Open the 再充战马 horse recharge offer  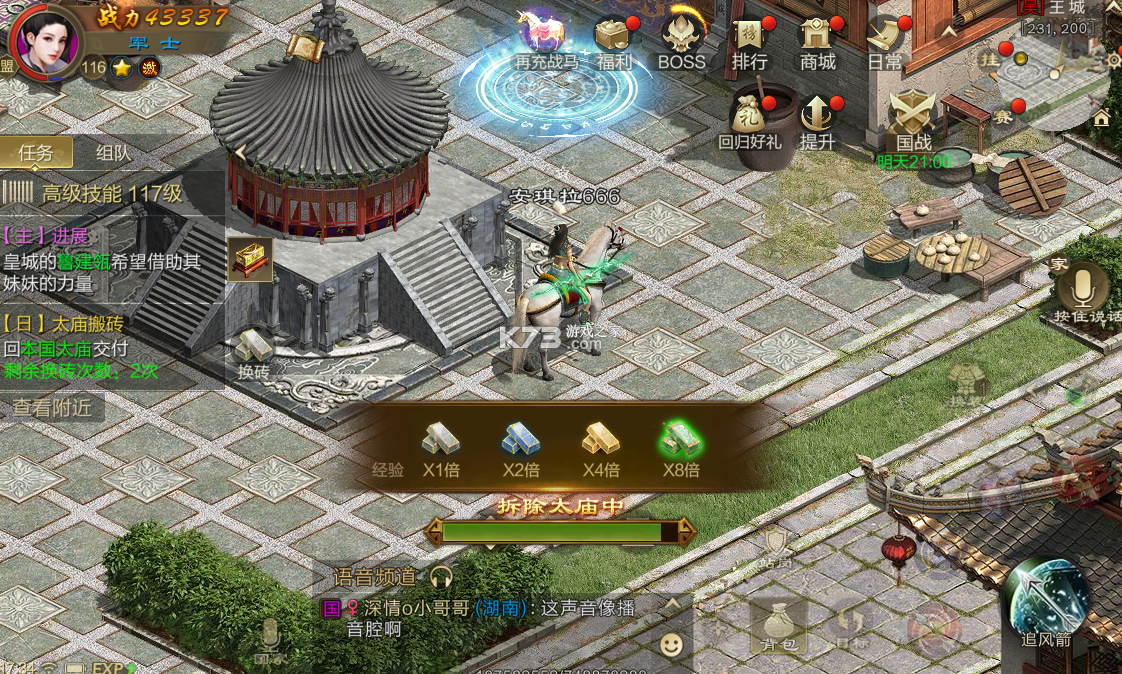pos(546,38)
